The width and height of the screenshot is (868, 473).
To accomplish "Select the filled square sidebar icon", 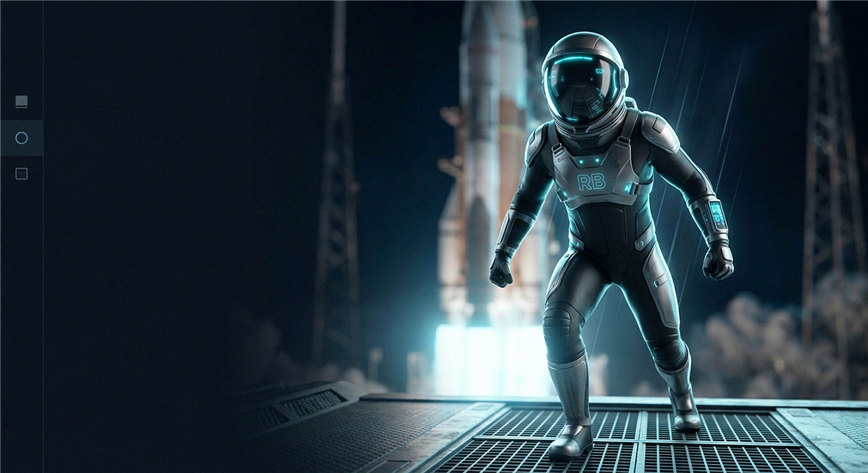I will [x=21, y=102].
